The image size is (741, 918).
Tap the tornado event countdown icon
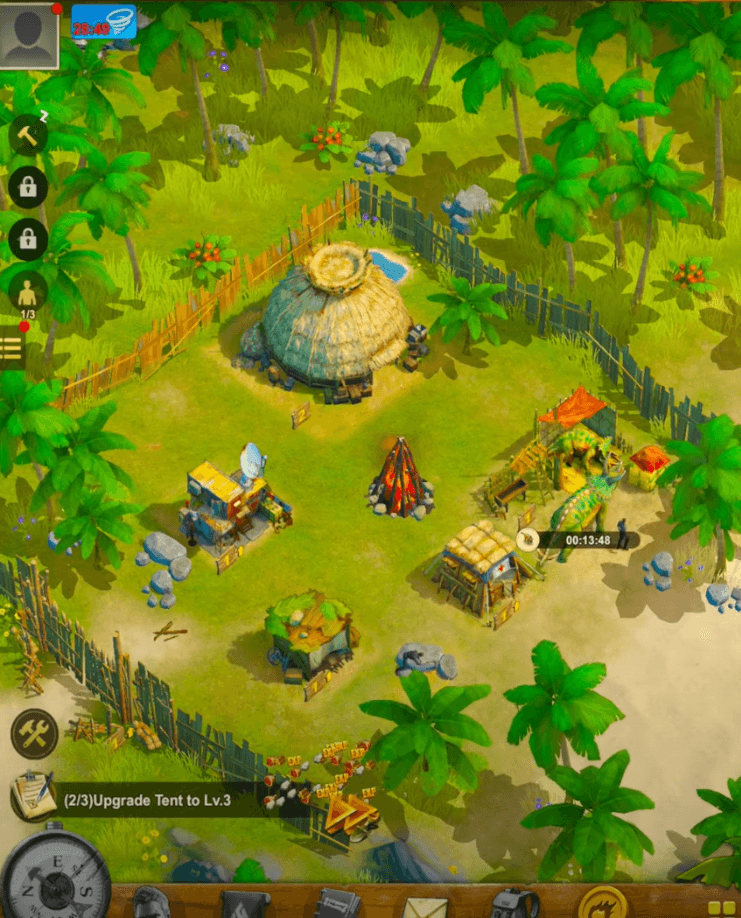click(x=103, y=21)
